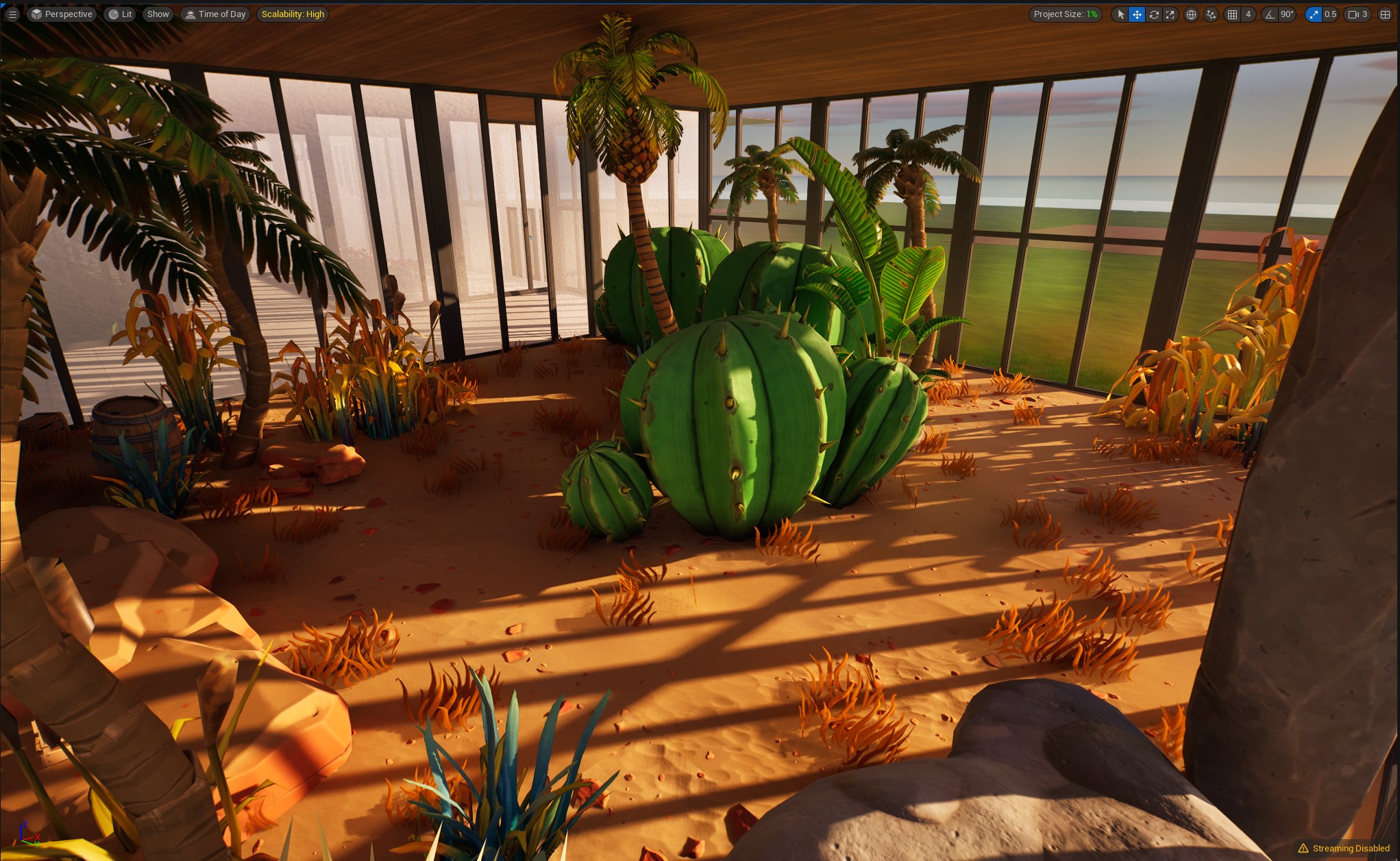Toggle the world/local coordinate globe icon
The height and width of the screenshot is (861, 1400).
click(1192, 14)
